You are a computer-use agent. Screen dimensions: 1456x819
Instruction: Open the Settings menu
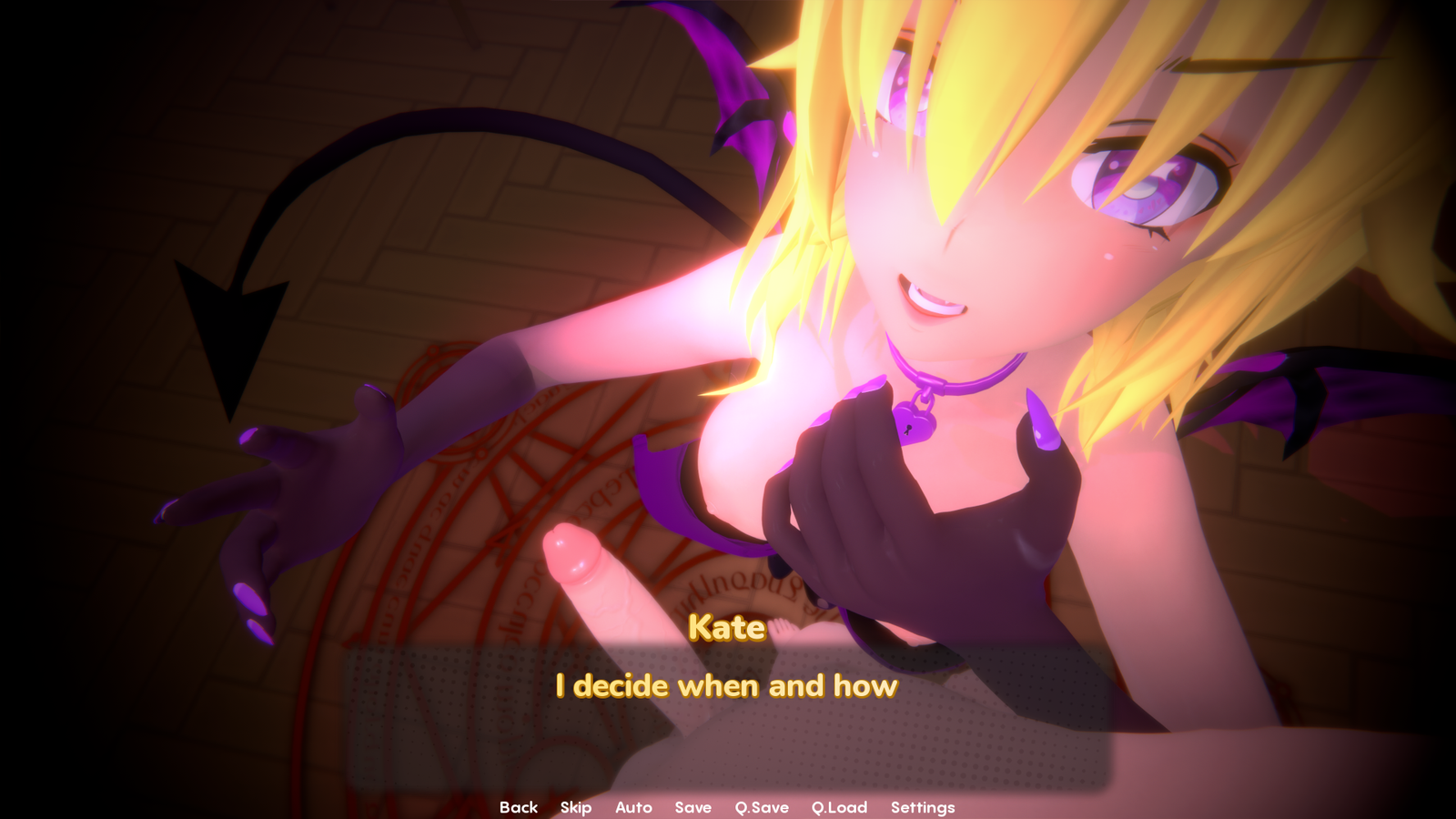click(922, 807)
